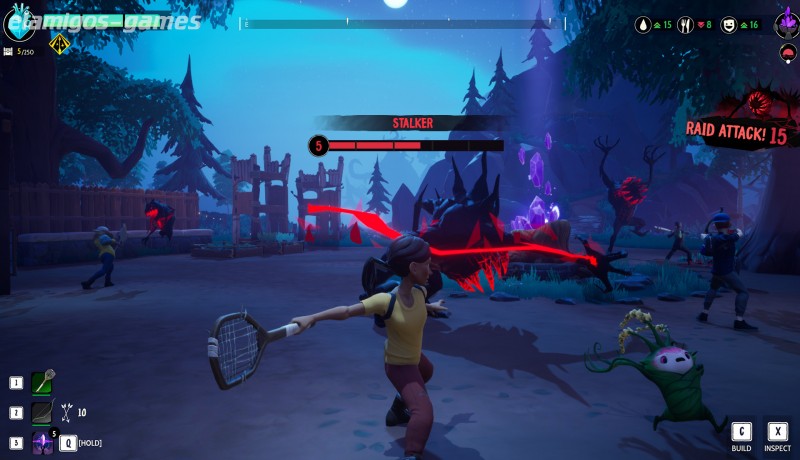Click the smiling mask morale icon
Image resolution: width=800 pixels, height=460 pixels.
(x=729, y=24)
